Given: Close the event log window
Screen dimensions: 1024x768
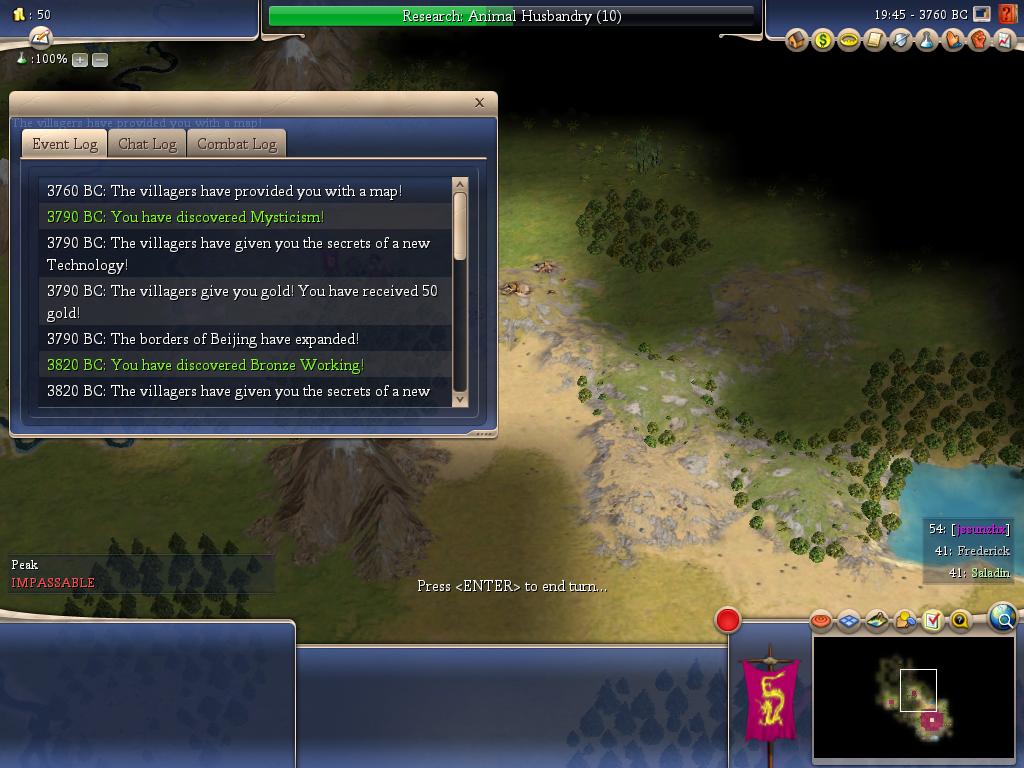Looking at the screenshot, I should (479, 102).
